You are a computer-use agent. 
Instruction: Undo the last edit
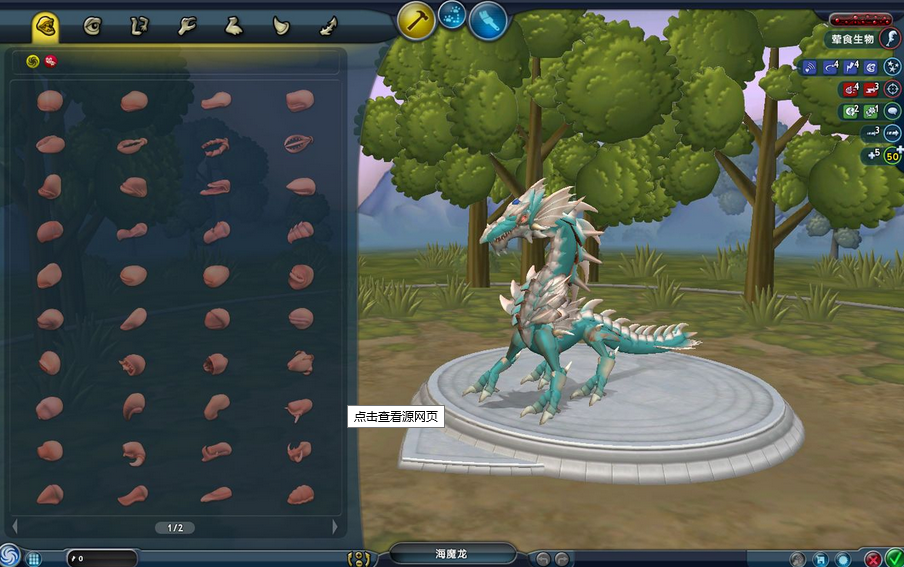[542, 558]
